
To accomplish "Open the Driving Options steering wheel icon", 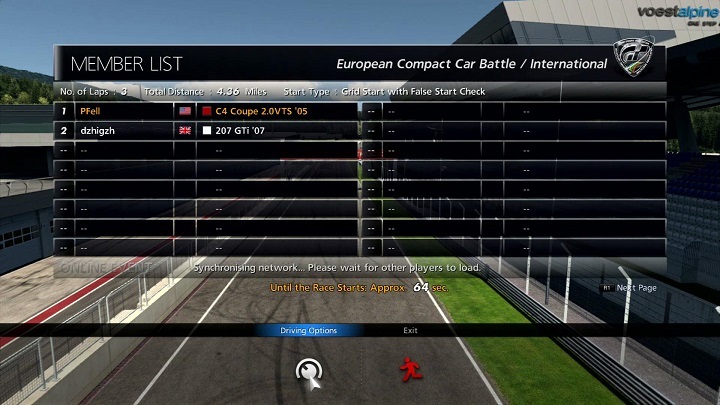I will point(309,371).
